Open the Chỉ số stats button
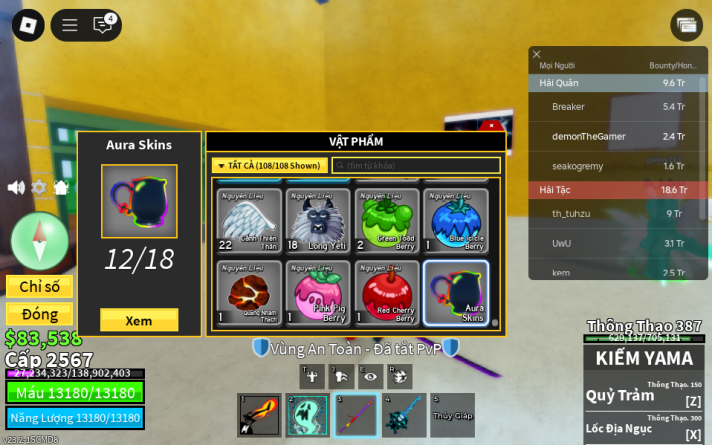Screen dimensions: 712x445 point(39,287)
